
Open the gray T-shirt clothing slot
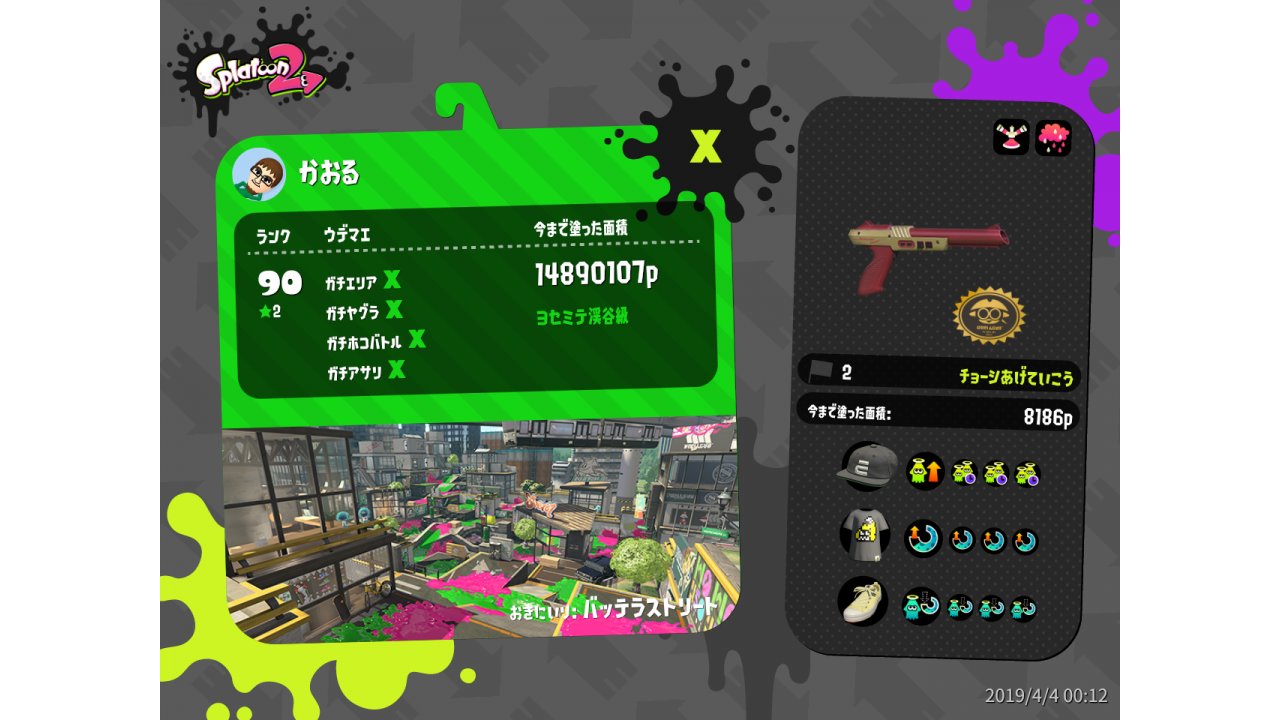[x=864, y=534]
